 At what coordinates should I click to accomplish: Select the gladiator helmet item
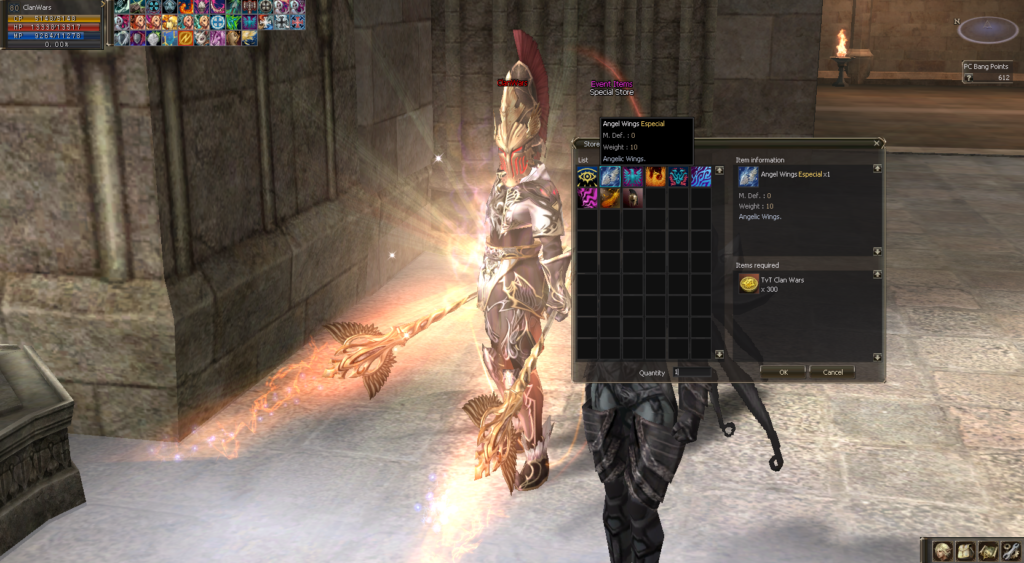[x=632, y=198]
